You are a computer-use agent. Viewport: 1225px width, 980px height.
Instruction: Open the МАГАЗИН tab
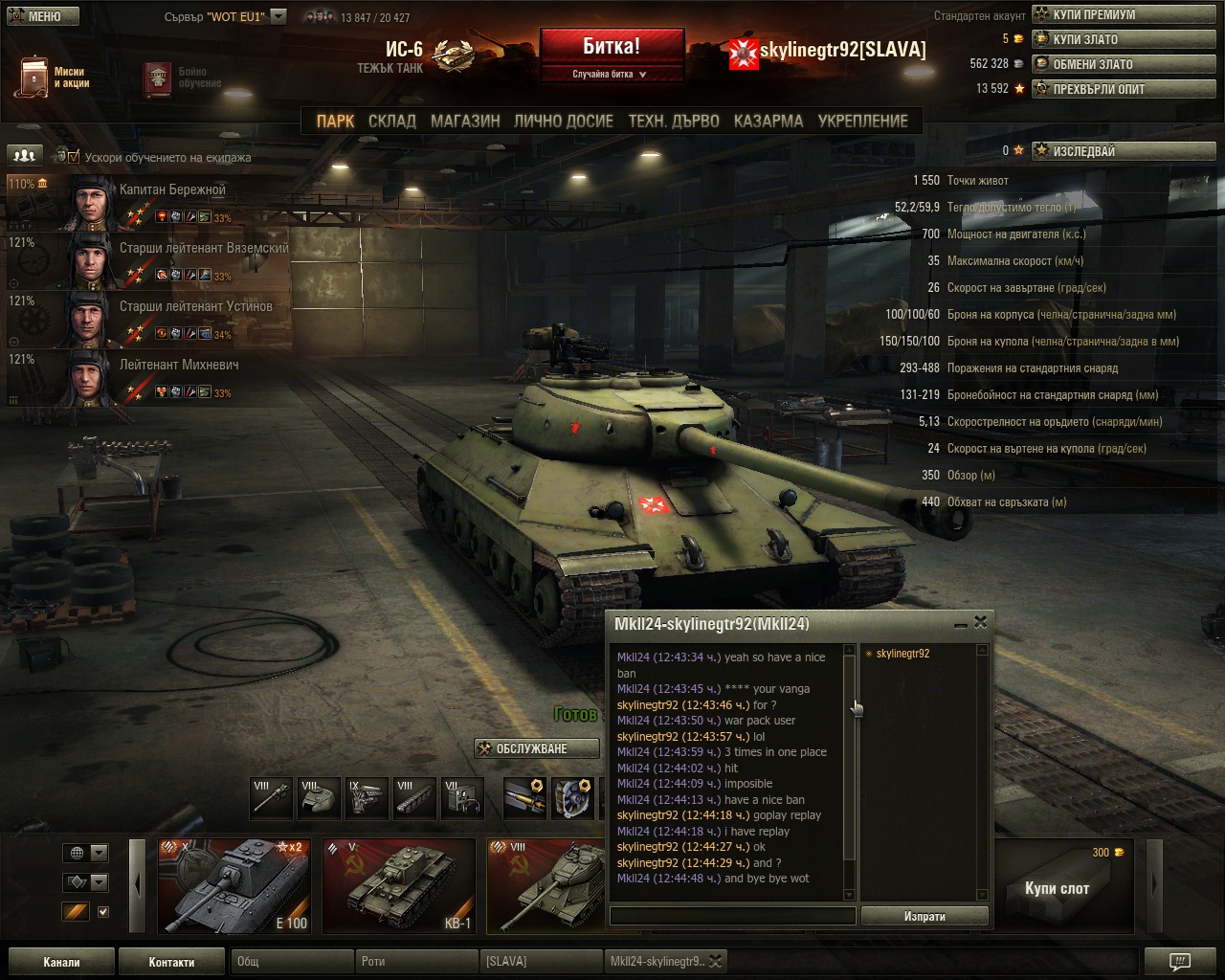point(465,122)
